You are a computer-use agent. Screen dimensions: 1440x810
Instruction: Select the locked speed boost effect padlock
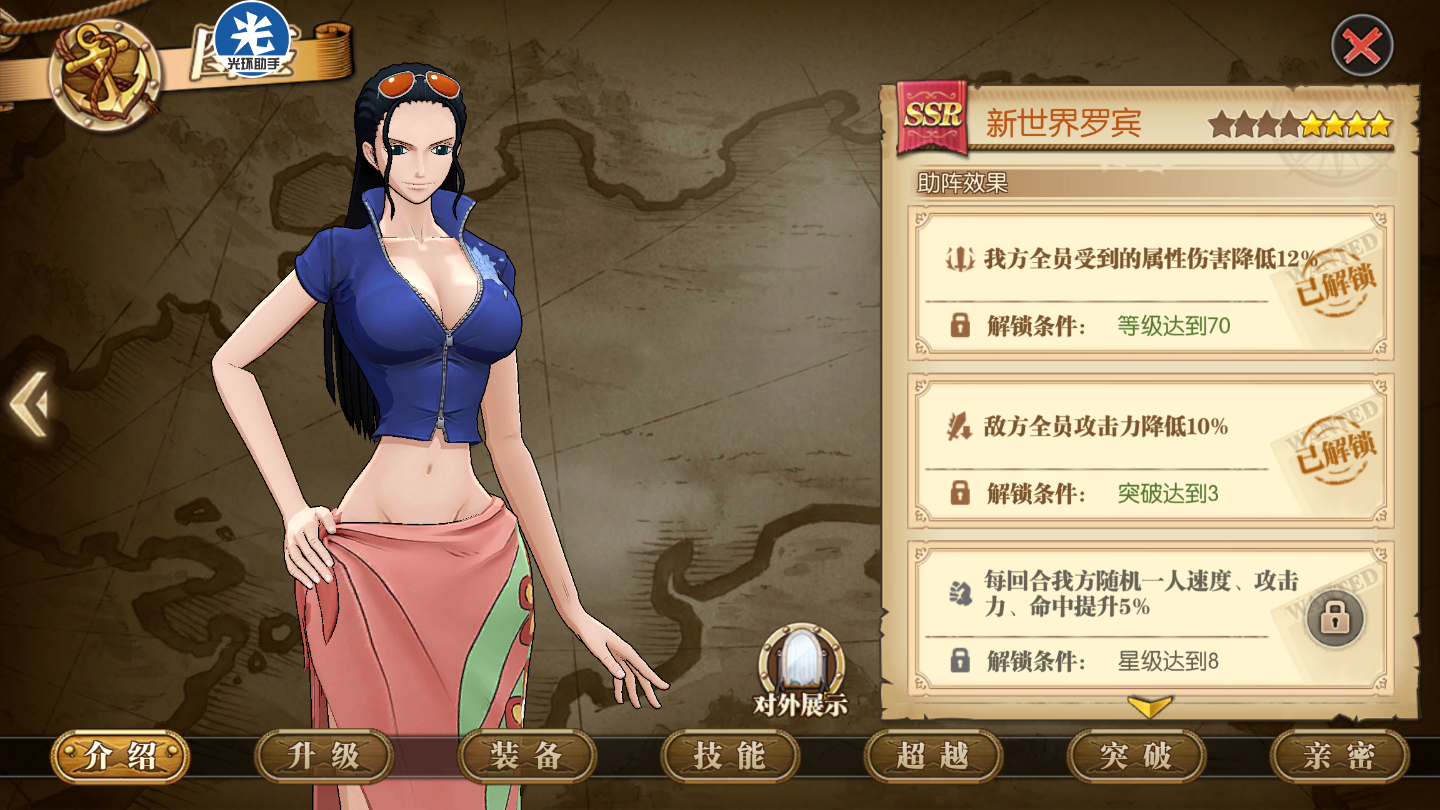[1334, 618]
